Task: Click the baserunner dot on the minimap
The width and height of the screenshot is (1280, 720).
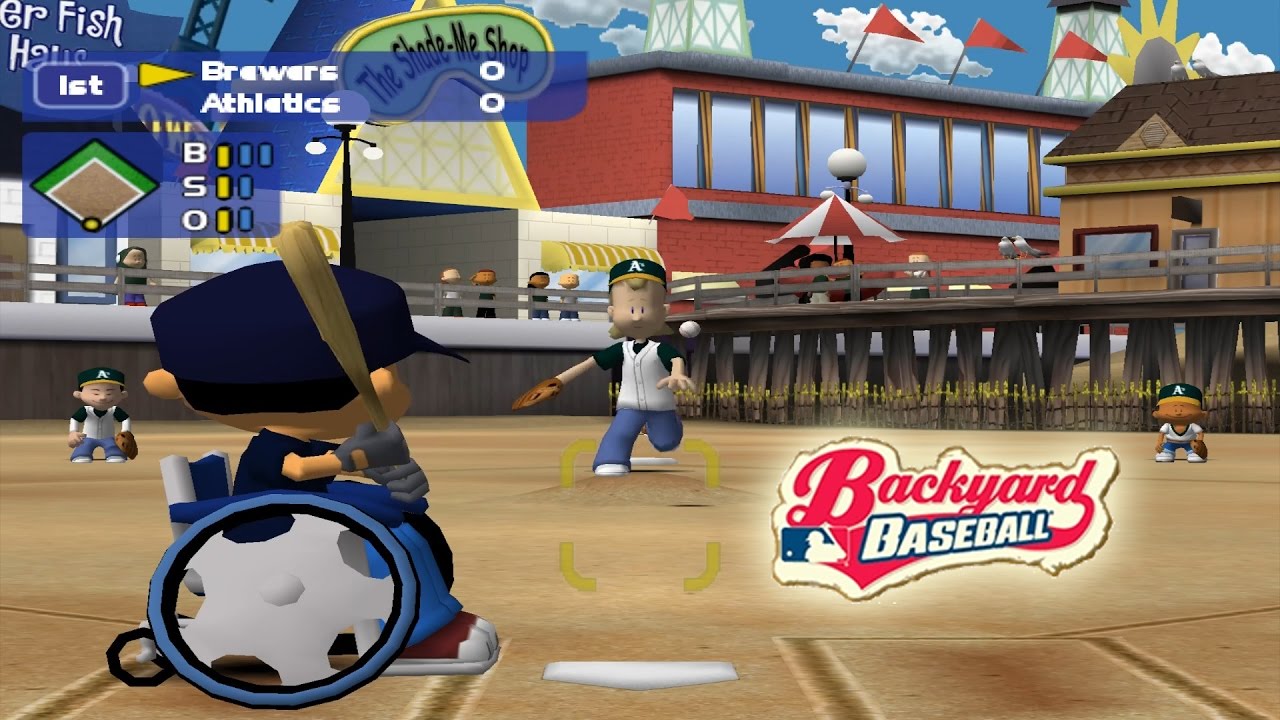Action: click(x=90, y=222)
